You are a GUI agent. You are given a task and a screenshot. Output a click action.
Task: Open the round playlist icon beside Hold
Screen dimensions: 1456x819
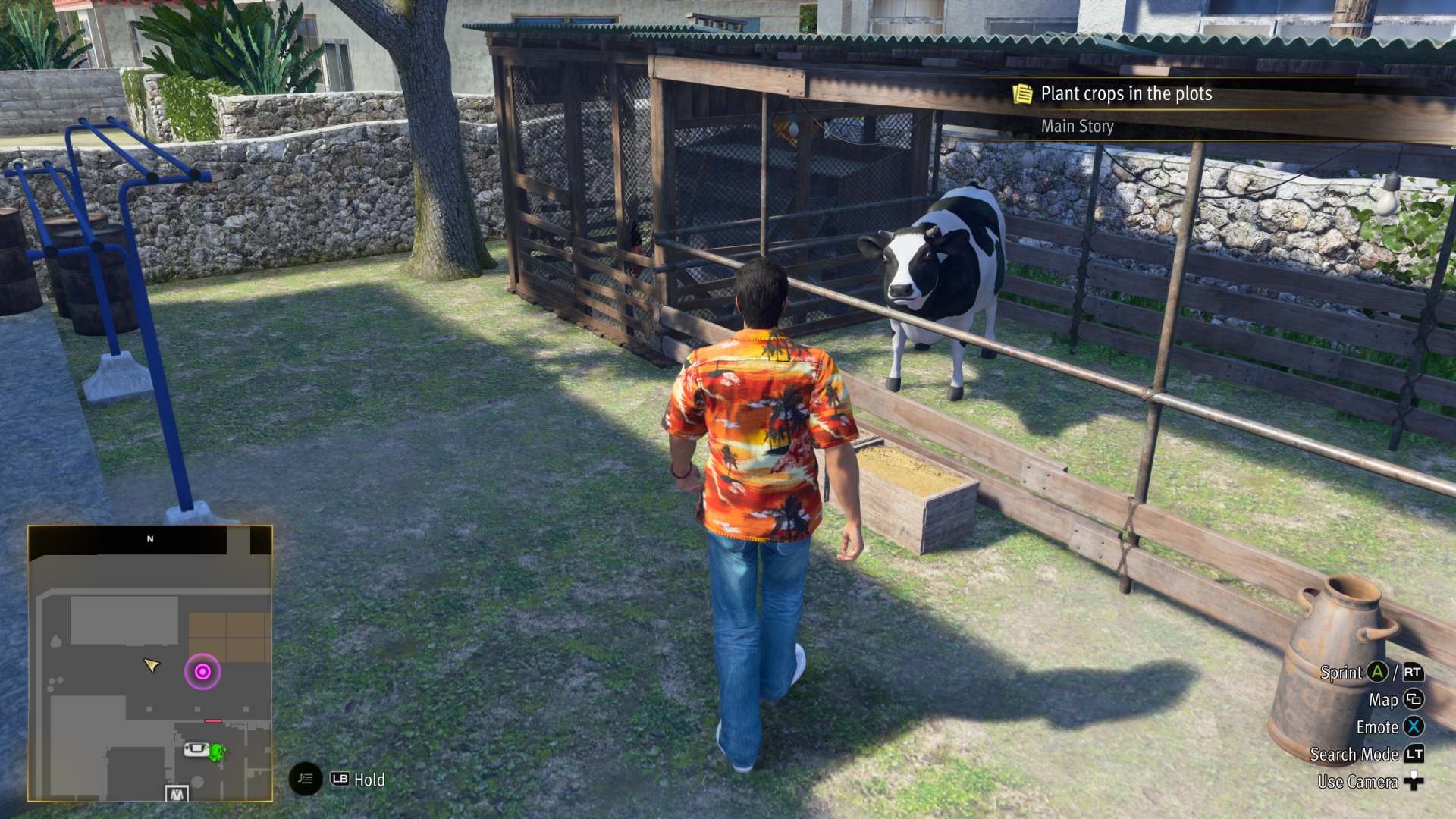coord(306,779)
